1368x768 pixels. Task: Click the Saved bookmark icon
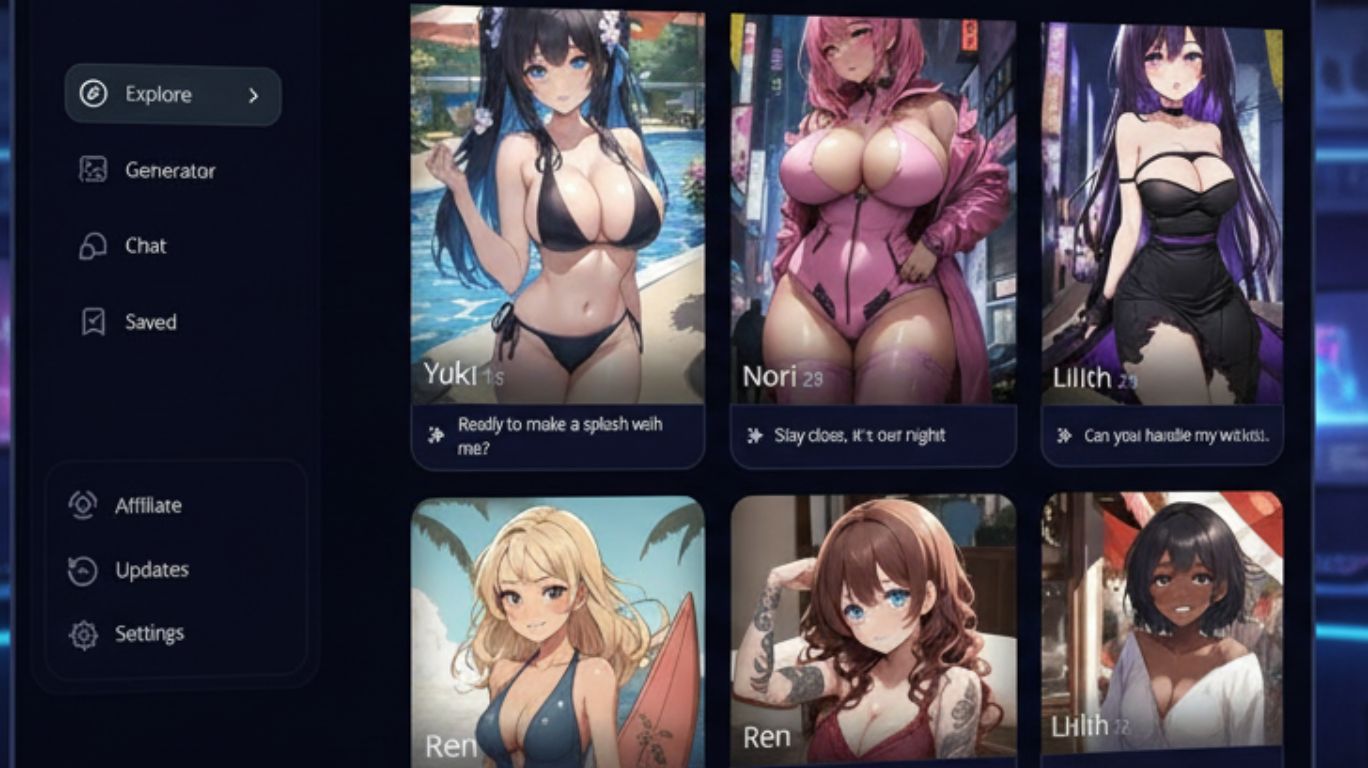click(93, 322)
